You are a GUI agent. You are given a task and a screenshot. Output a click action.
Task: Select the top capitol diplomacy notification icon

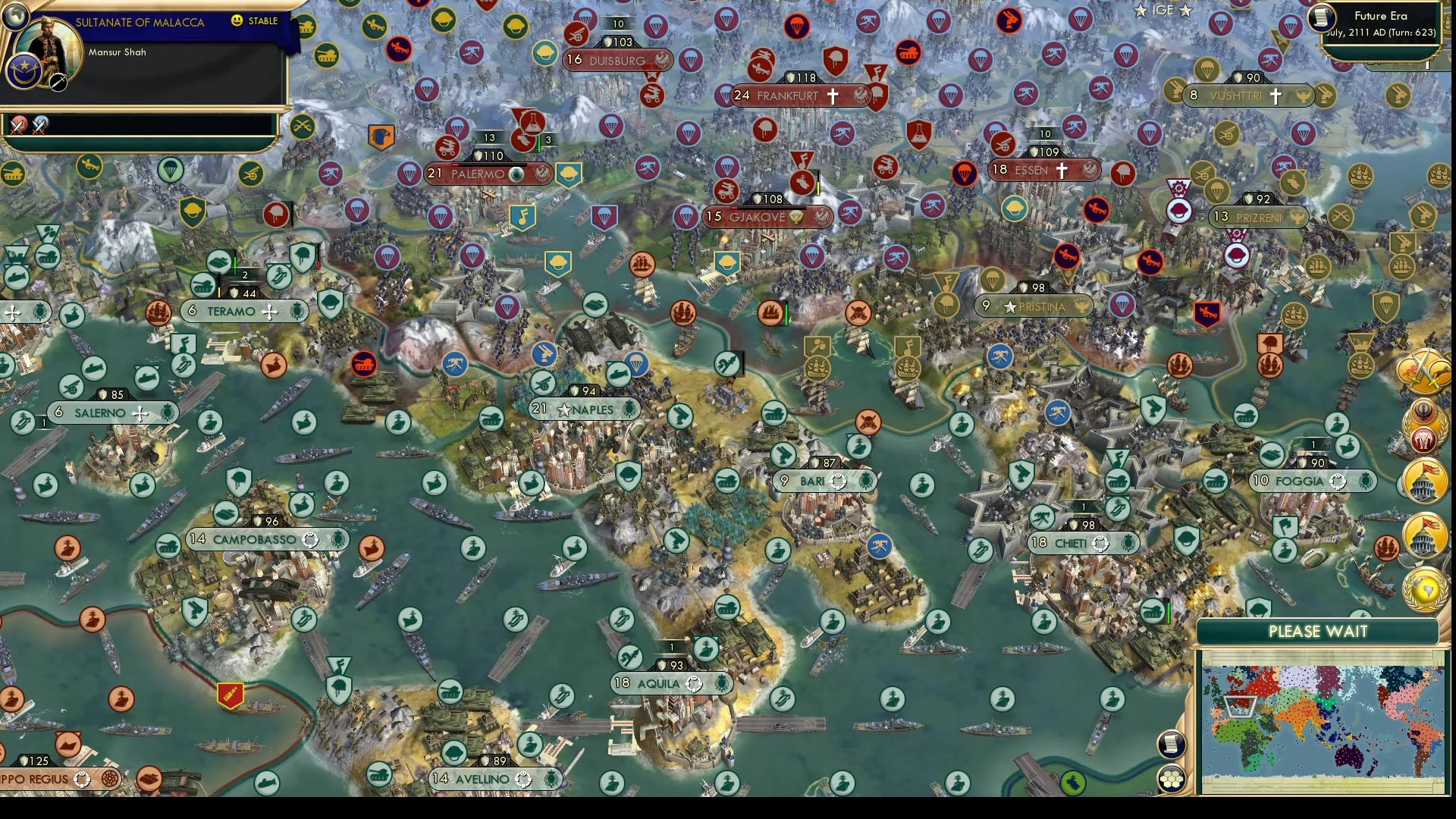click(1424, 482)
